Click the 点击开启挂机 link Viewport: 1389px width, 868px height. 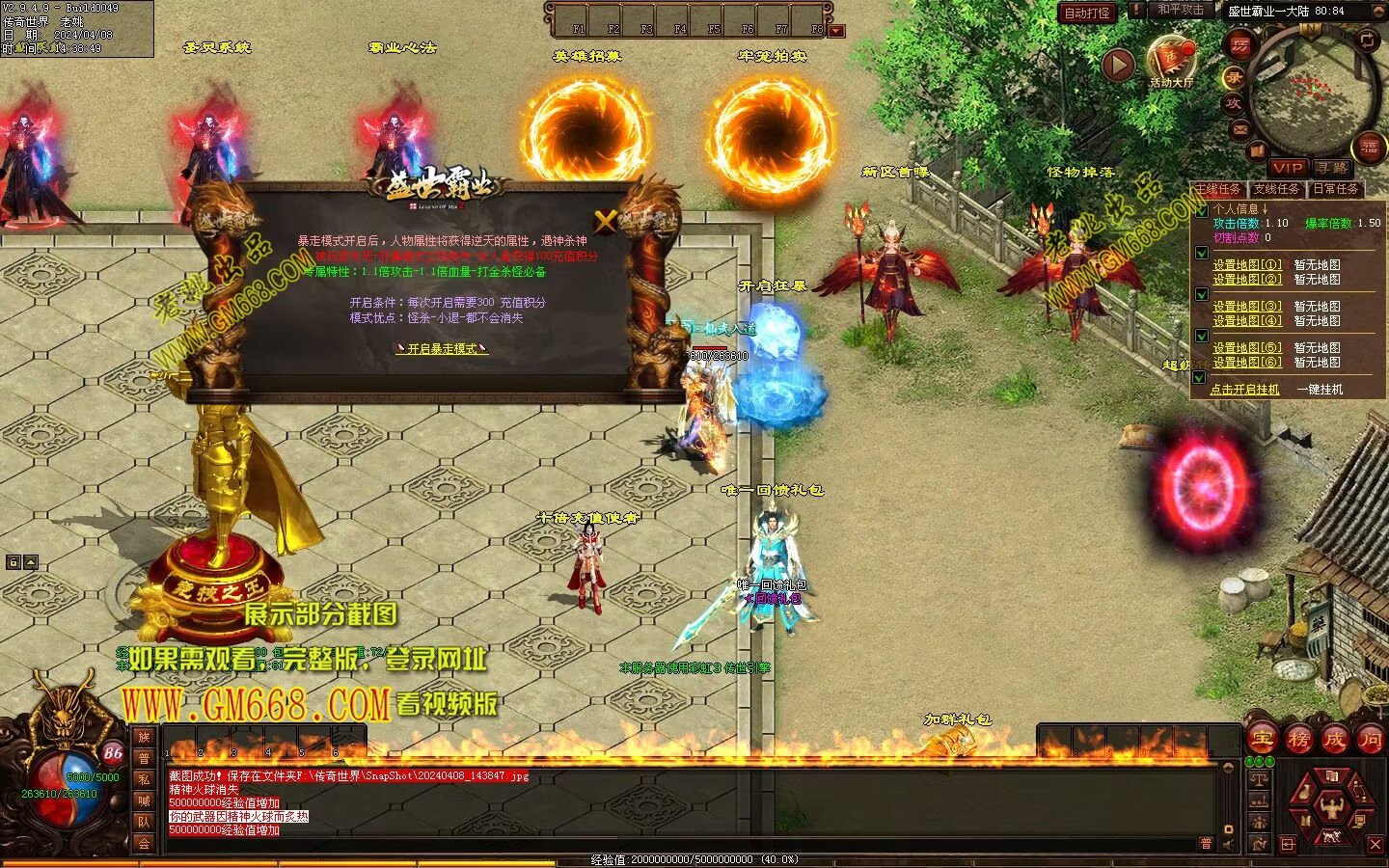1244,390
